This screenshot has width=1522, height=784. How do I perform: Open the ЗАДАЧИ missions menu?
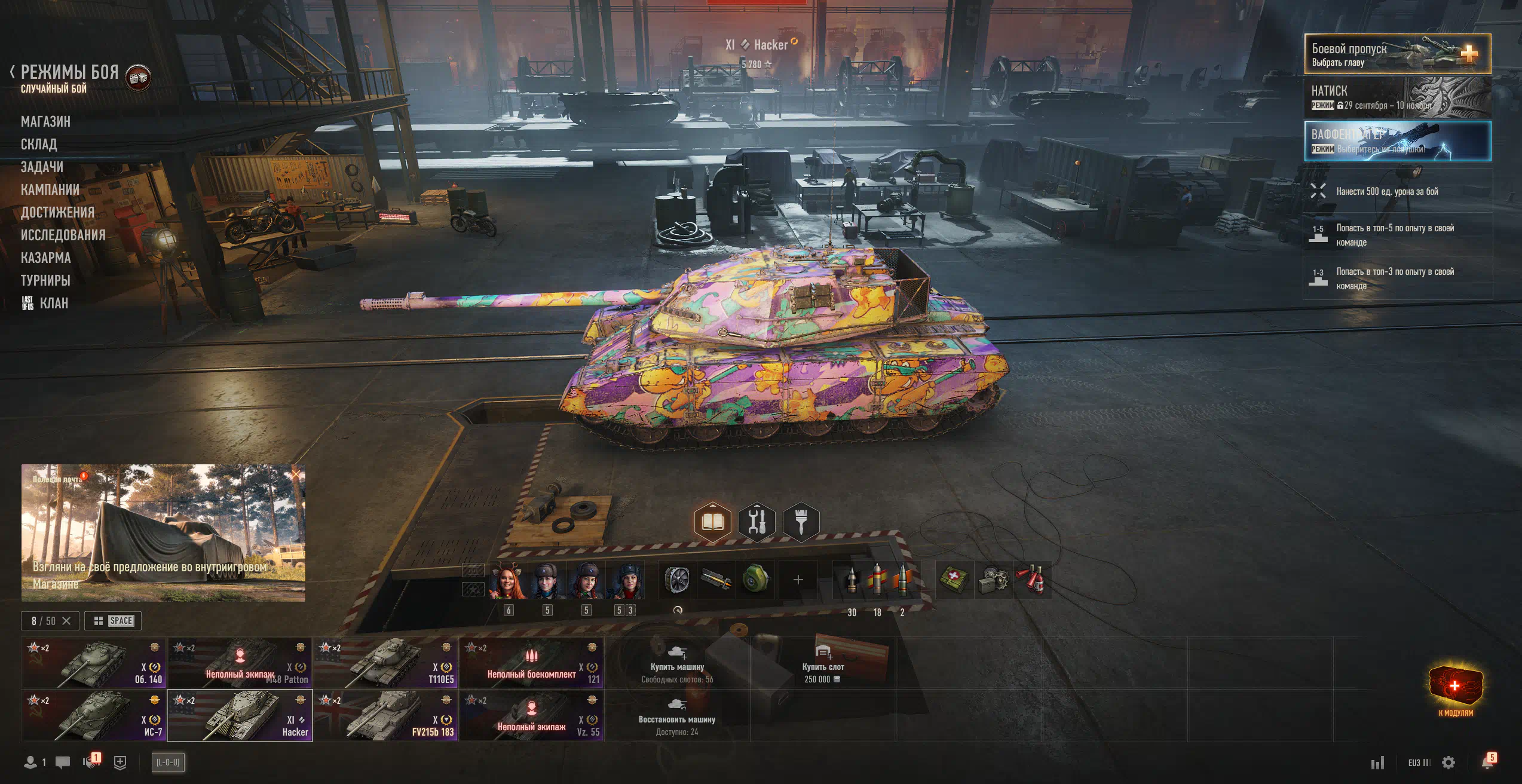[x=42, y=167]
